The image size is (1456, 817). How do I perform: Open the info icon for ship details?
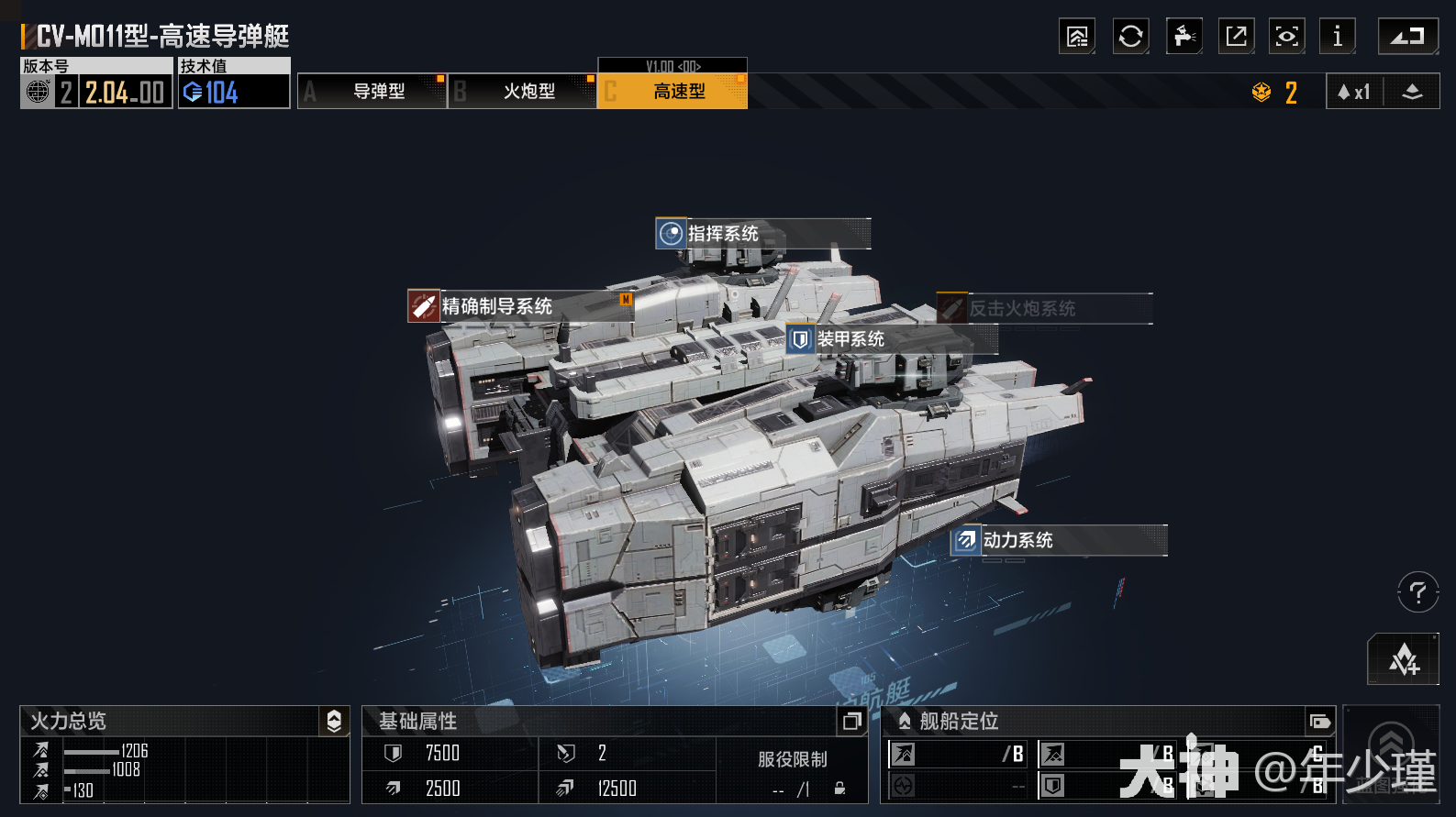(x=1337, y=37)
